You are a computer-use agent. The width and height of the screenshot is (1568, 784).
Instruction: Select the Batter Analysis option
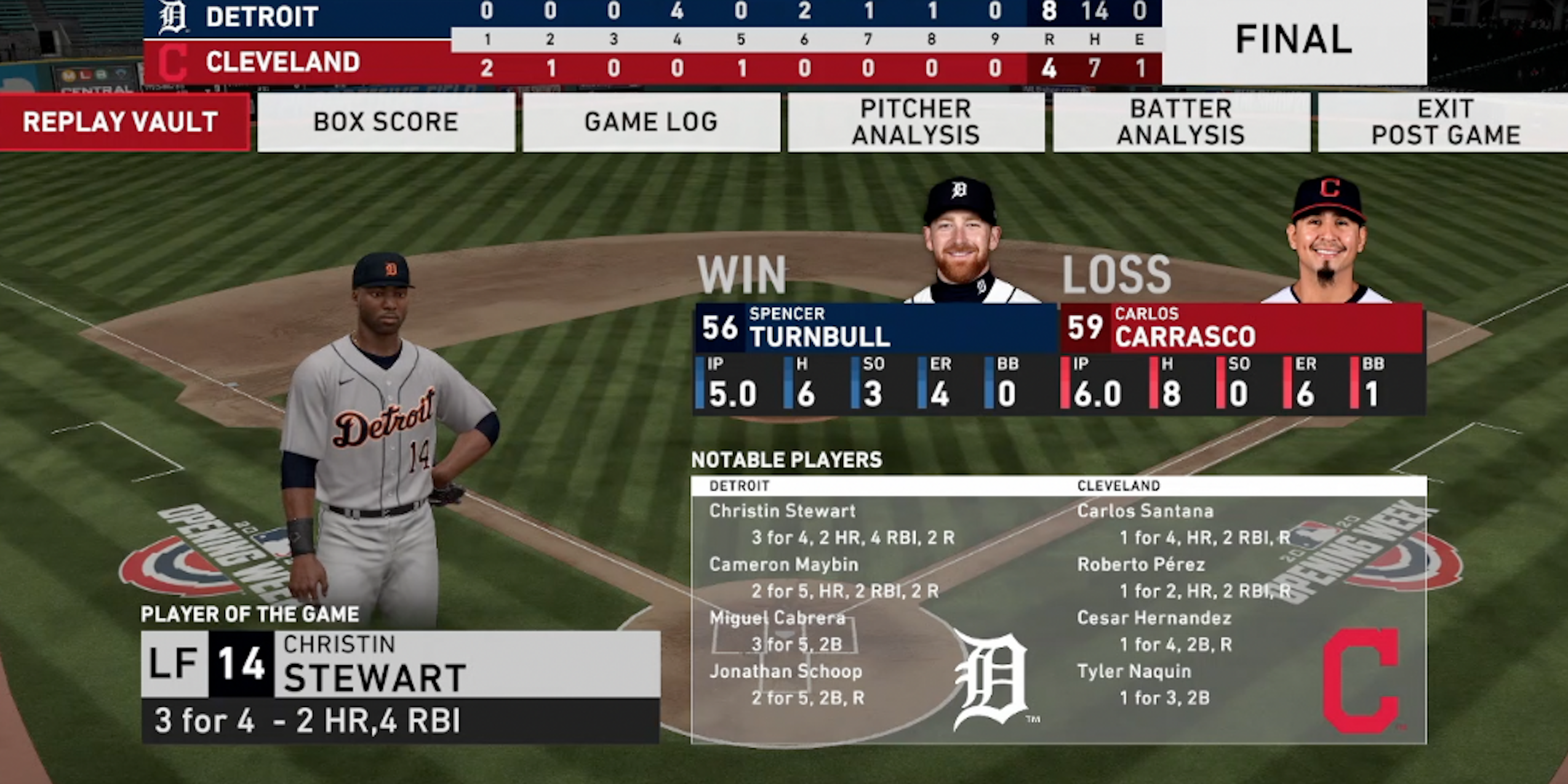point(1181,122)
